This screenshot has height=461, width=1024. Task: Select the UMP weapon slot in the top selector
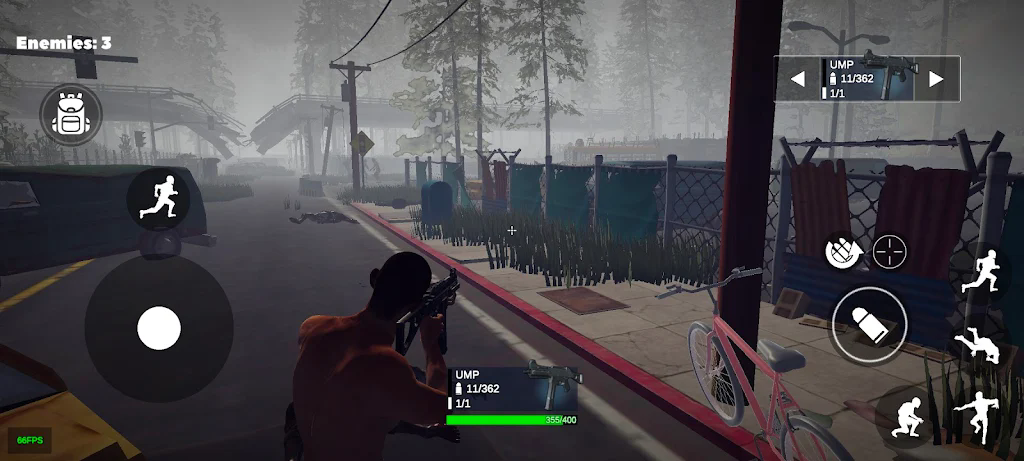click(867, 78)
